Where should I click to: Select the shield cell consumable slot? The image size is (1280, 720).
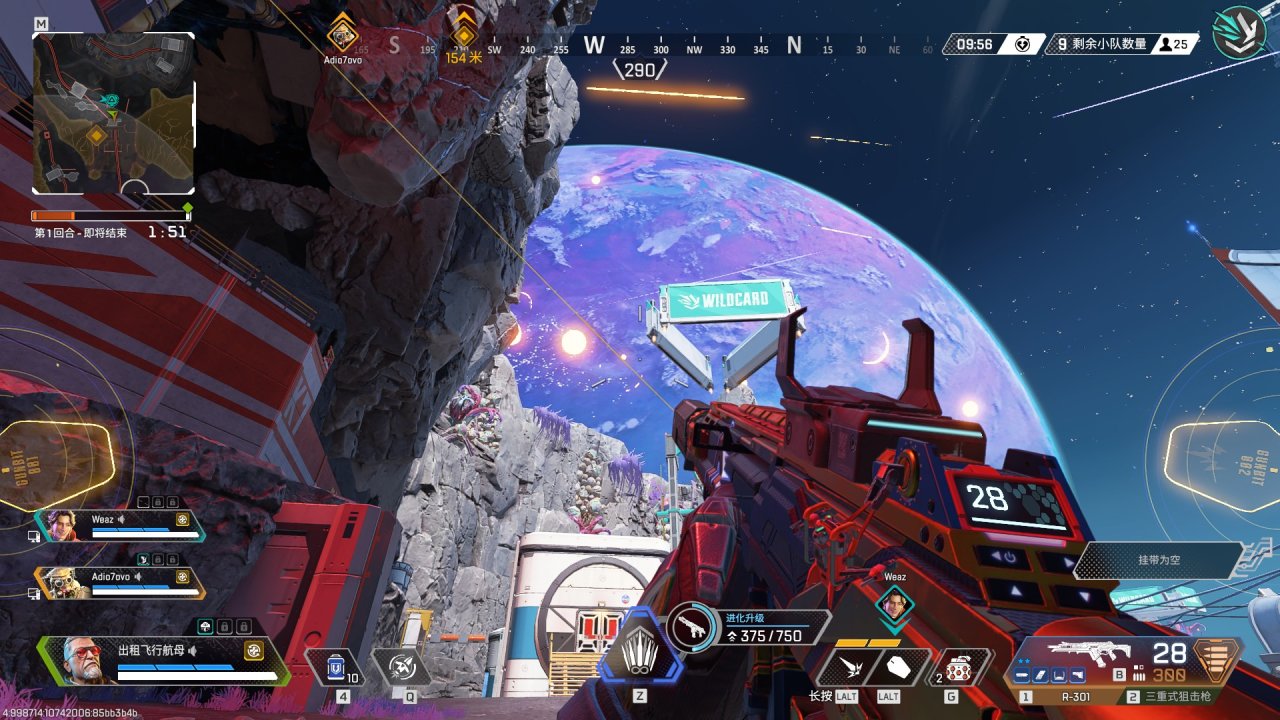click(x=337, y=666)
